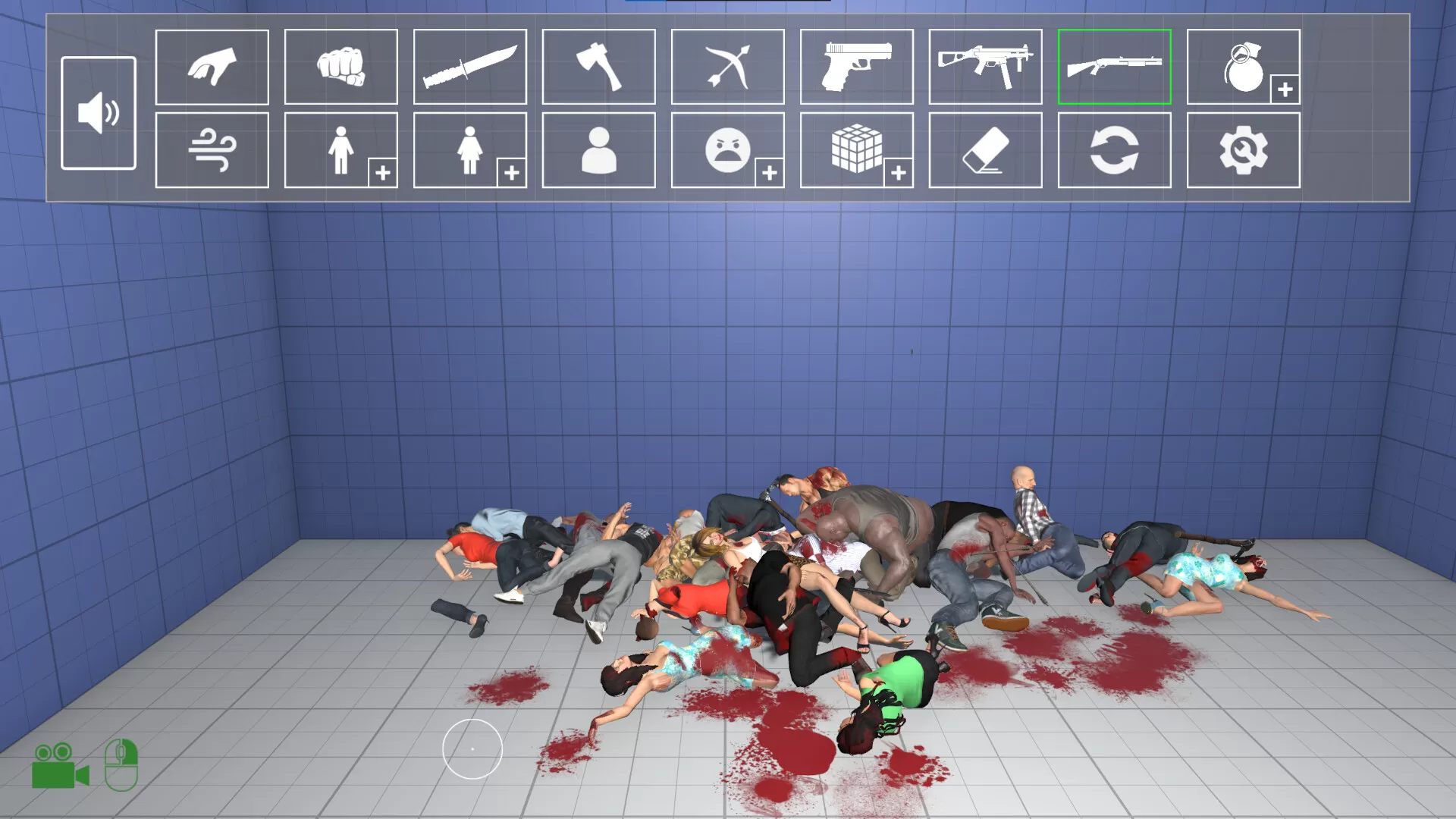Viewport: 1456px width, 819px height.
Task: Select the submachine gun weapon
Action: (985, 66)
